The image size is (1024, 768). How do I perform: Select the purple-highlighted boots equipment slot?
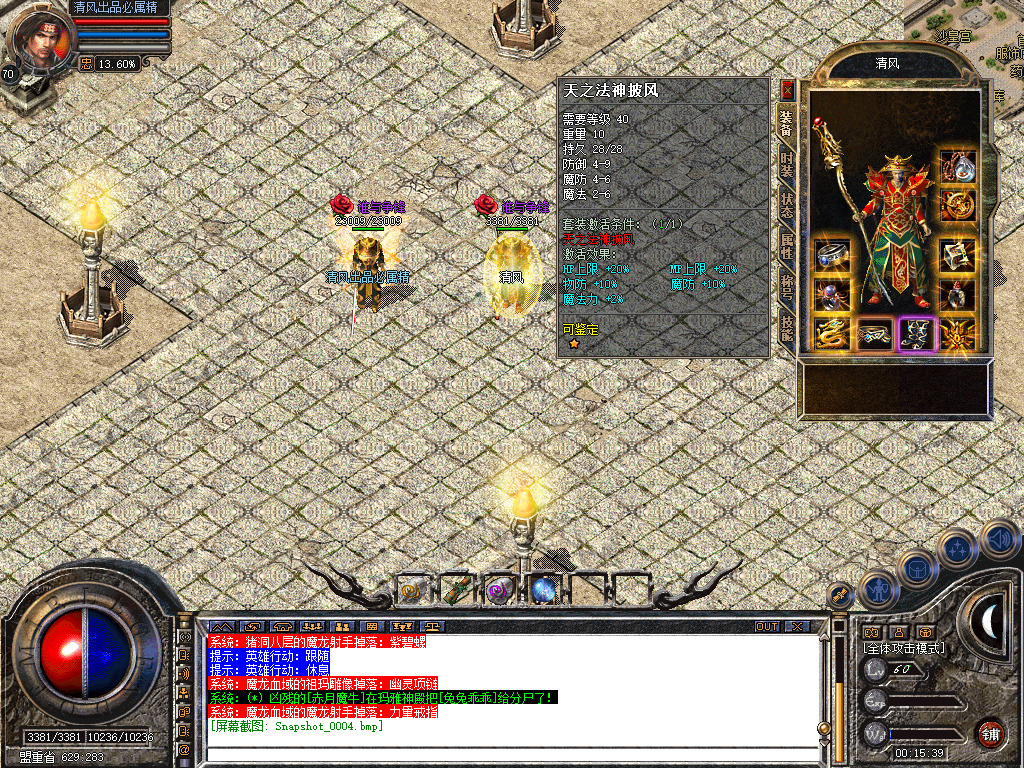coord(916,334)
